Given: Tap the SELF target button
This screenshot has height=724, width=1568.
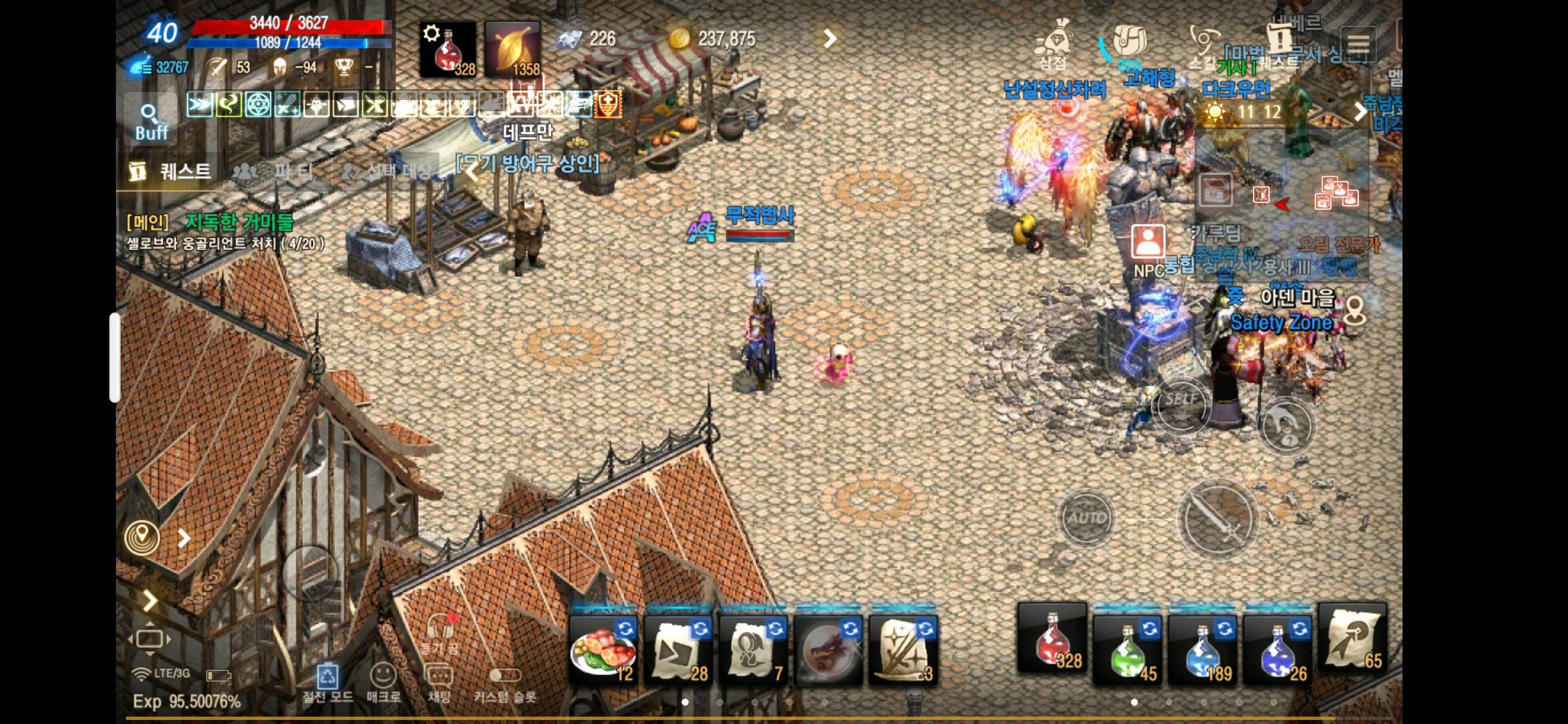Looking at the screenshot, I should coord(1180,406).
